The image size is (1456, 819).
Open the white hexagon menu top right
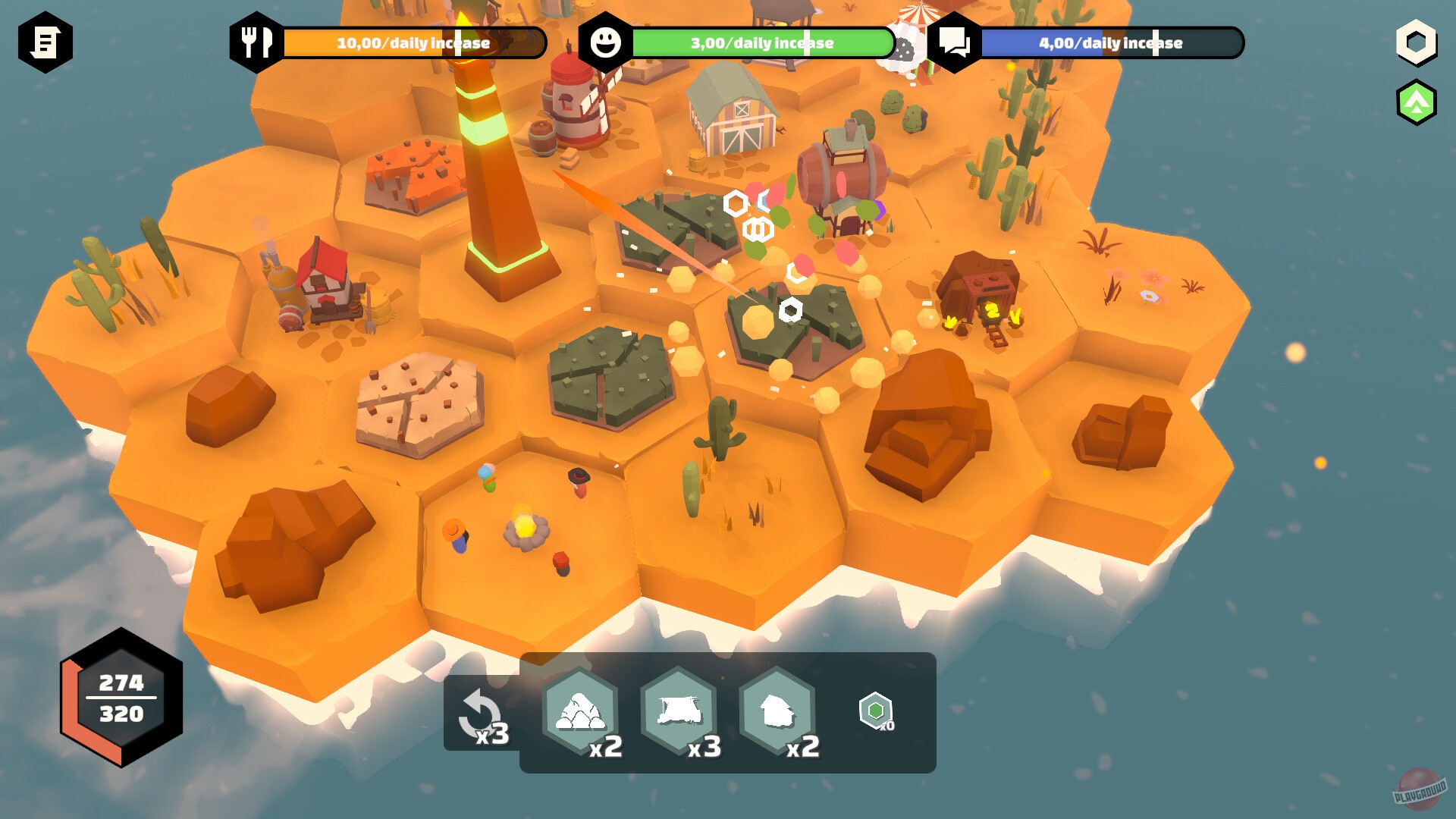tap(1417, 43)
